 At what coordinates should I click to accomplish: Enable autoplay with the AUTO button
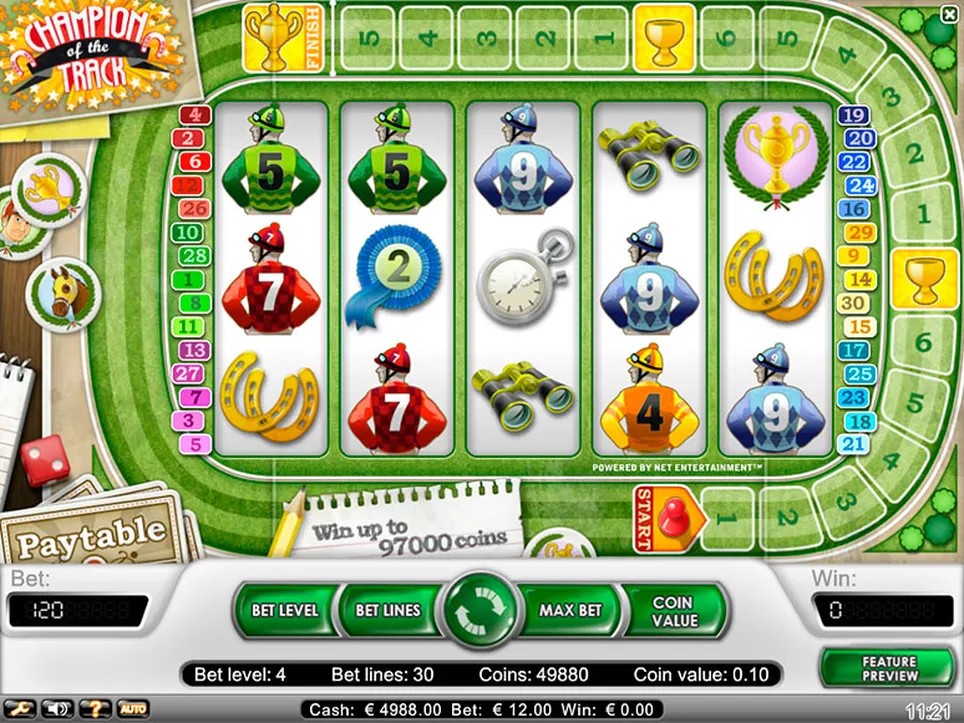coord(133,709)
